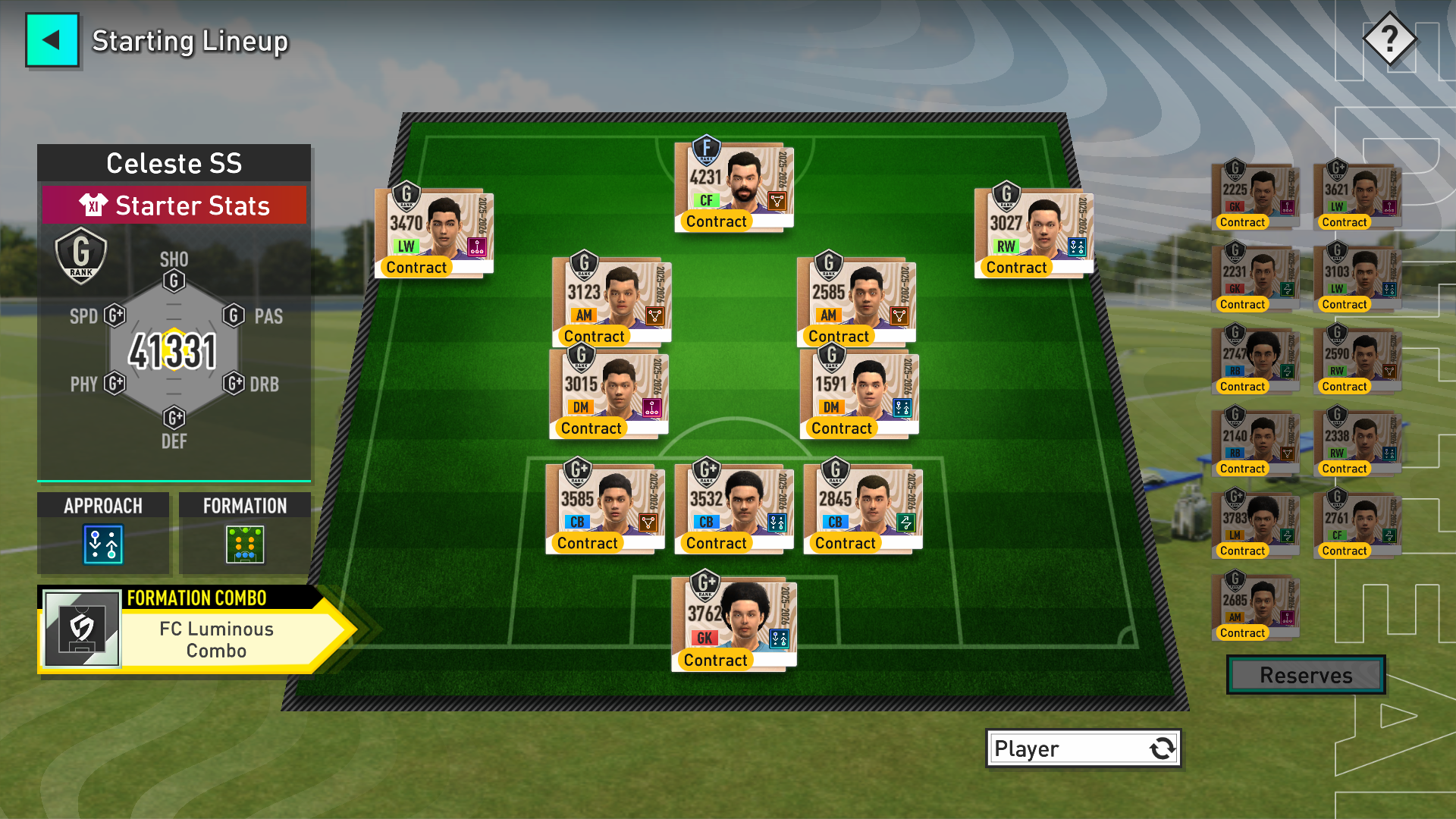This screenshot has height=819, width=1456.
Task: Select the 3470 LW starter card
Action: click(434, 233)
